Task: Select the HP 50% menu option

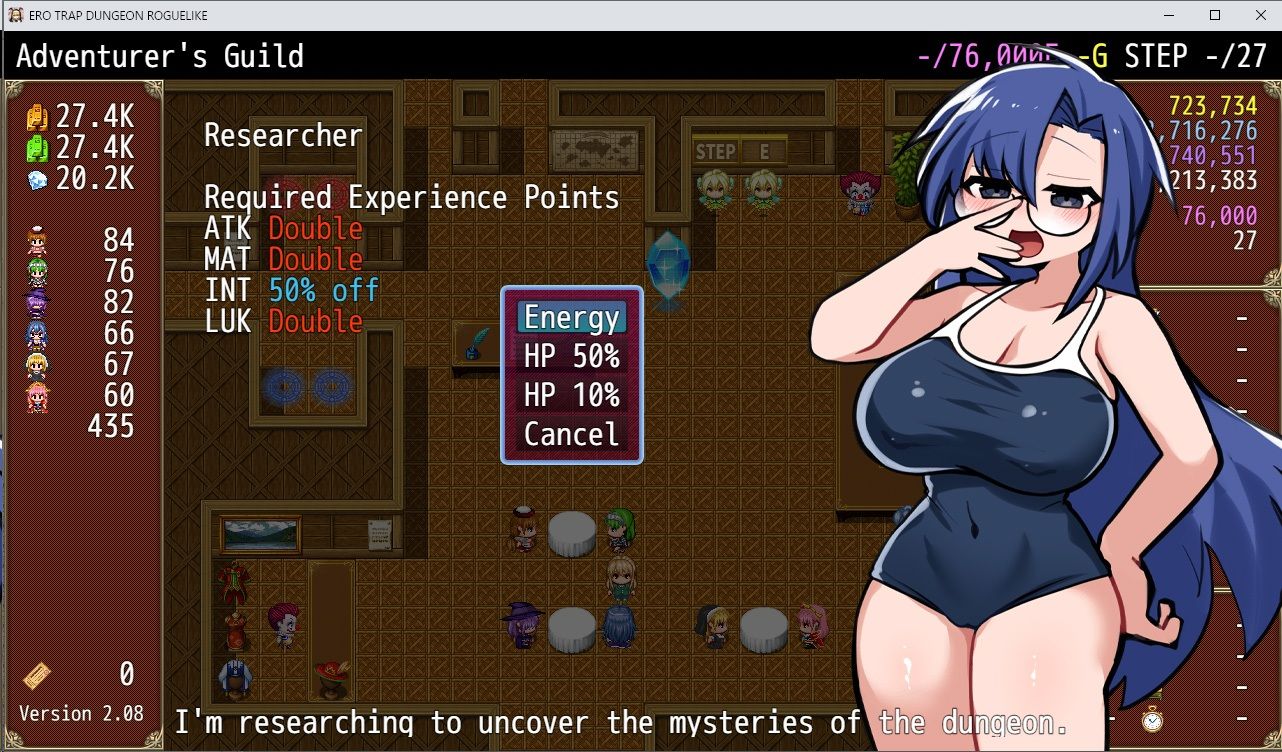Action: [570, 357]
